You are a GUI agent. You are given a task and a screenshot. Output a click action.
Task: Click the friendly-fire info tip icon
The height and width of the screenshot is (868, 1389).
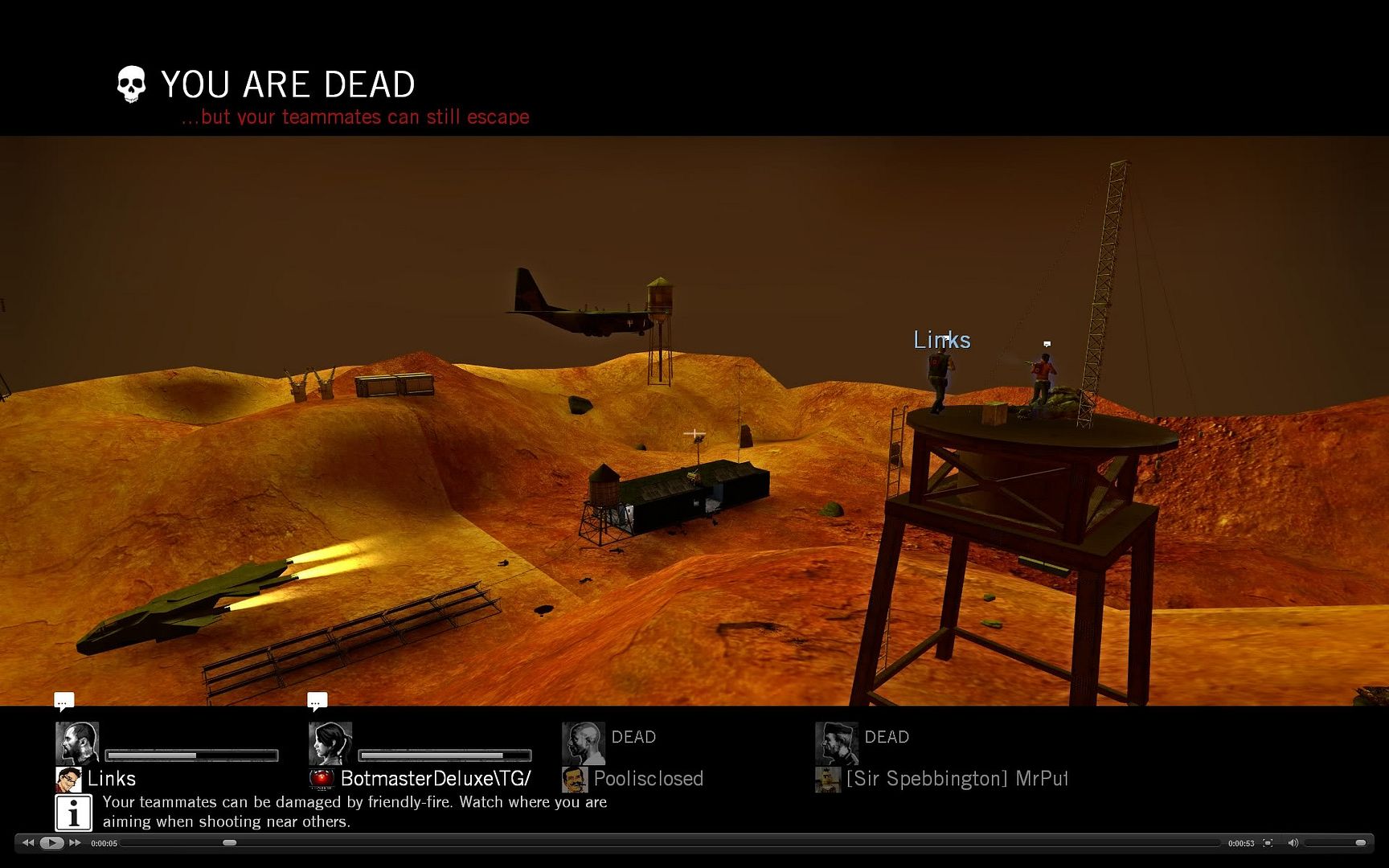coord(73,813)
